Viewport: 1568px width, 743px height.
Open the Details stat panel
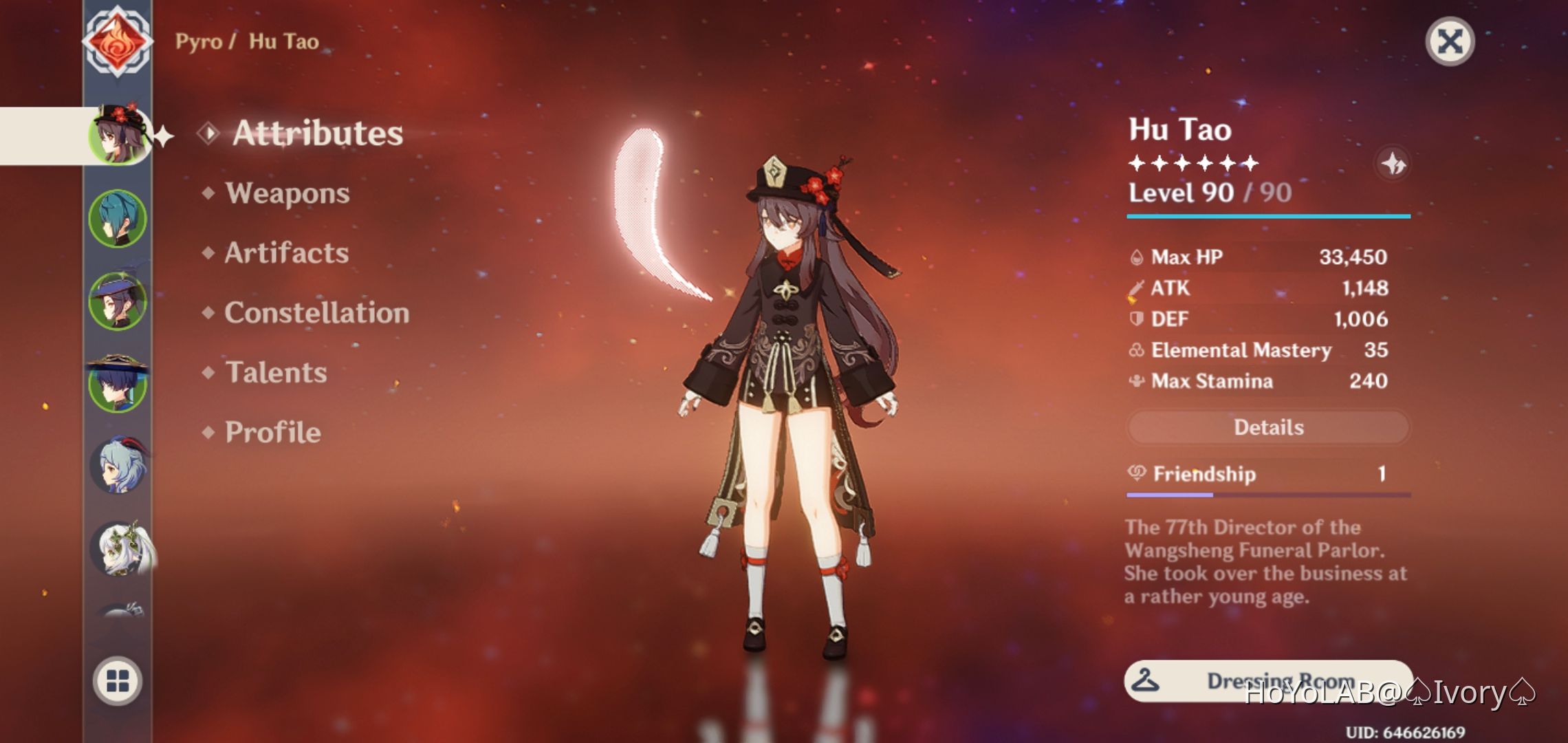point(1267,427)
